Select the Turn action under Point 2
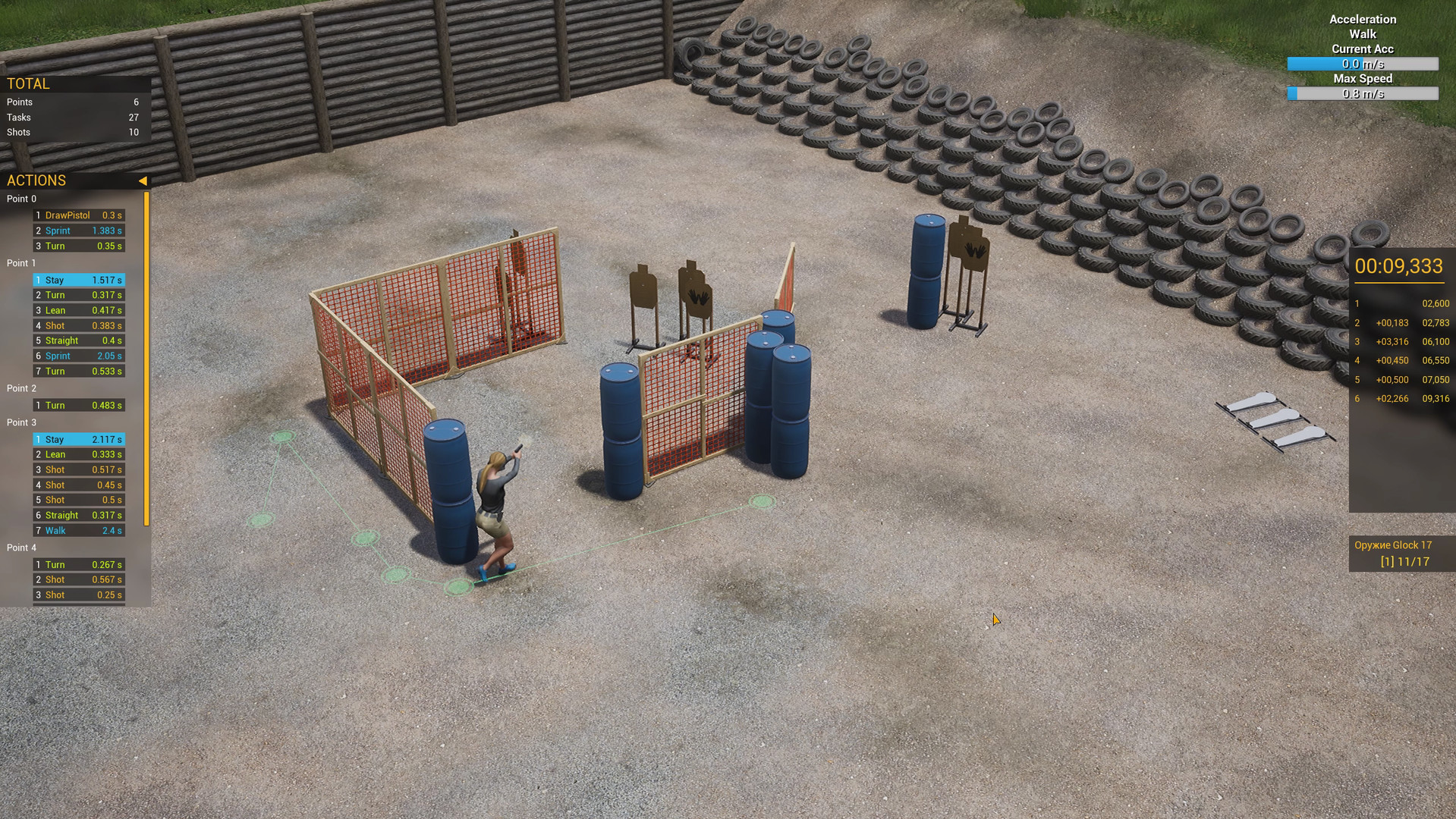The width and height of the screenshot is (1456, 819). (78, 405)
